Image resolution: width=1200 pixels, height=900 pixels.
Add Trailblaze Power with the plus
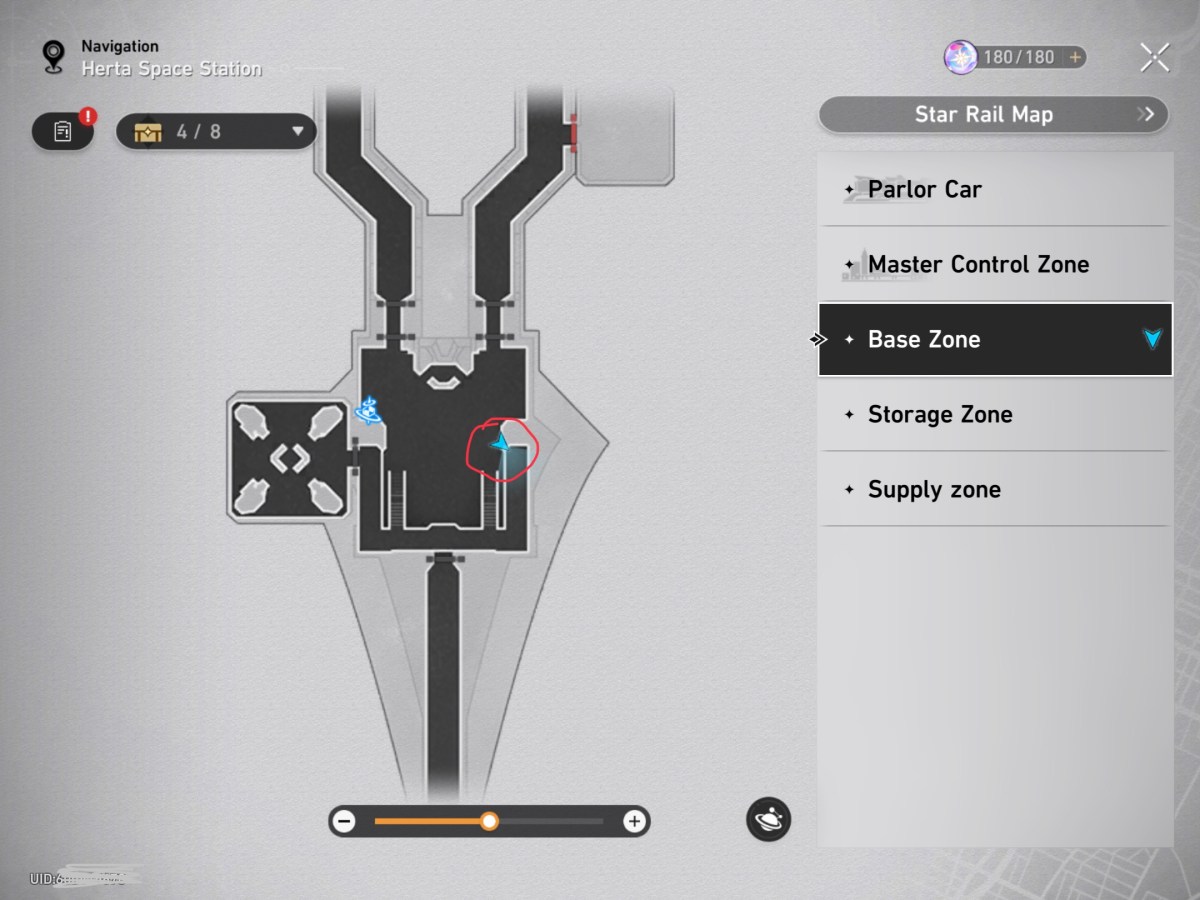[1075, 57]
